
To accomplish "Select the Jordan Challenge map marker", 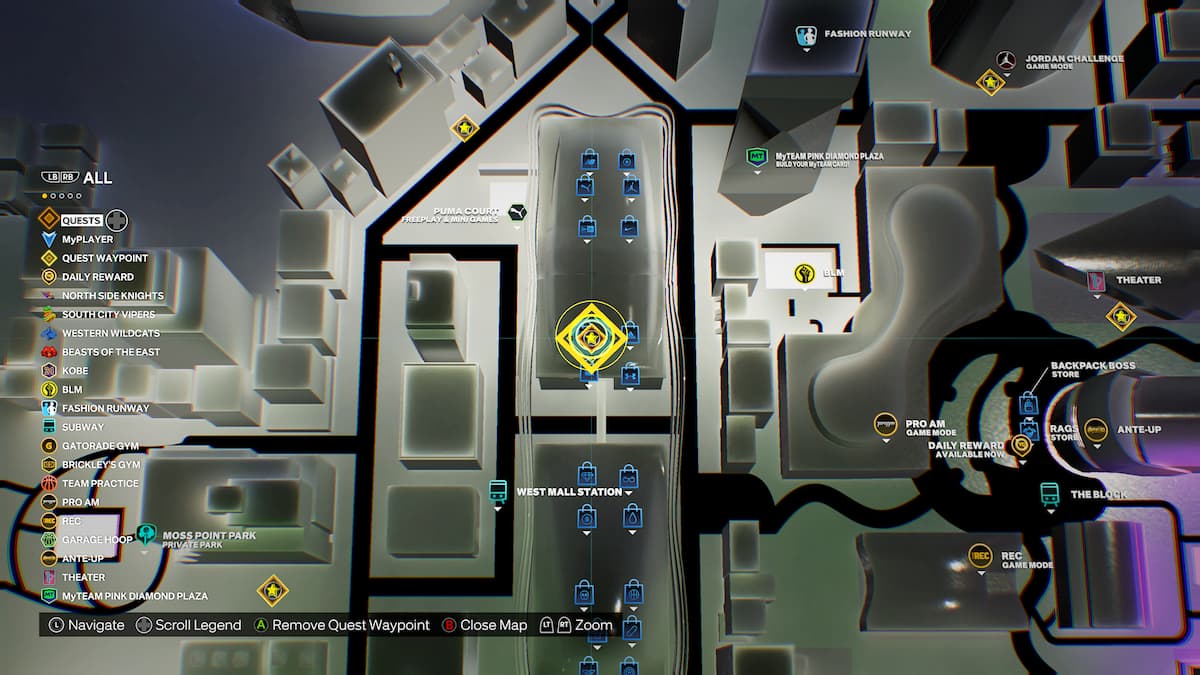I will point(1006,60).
